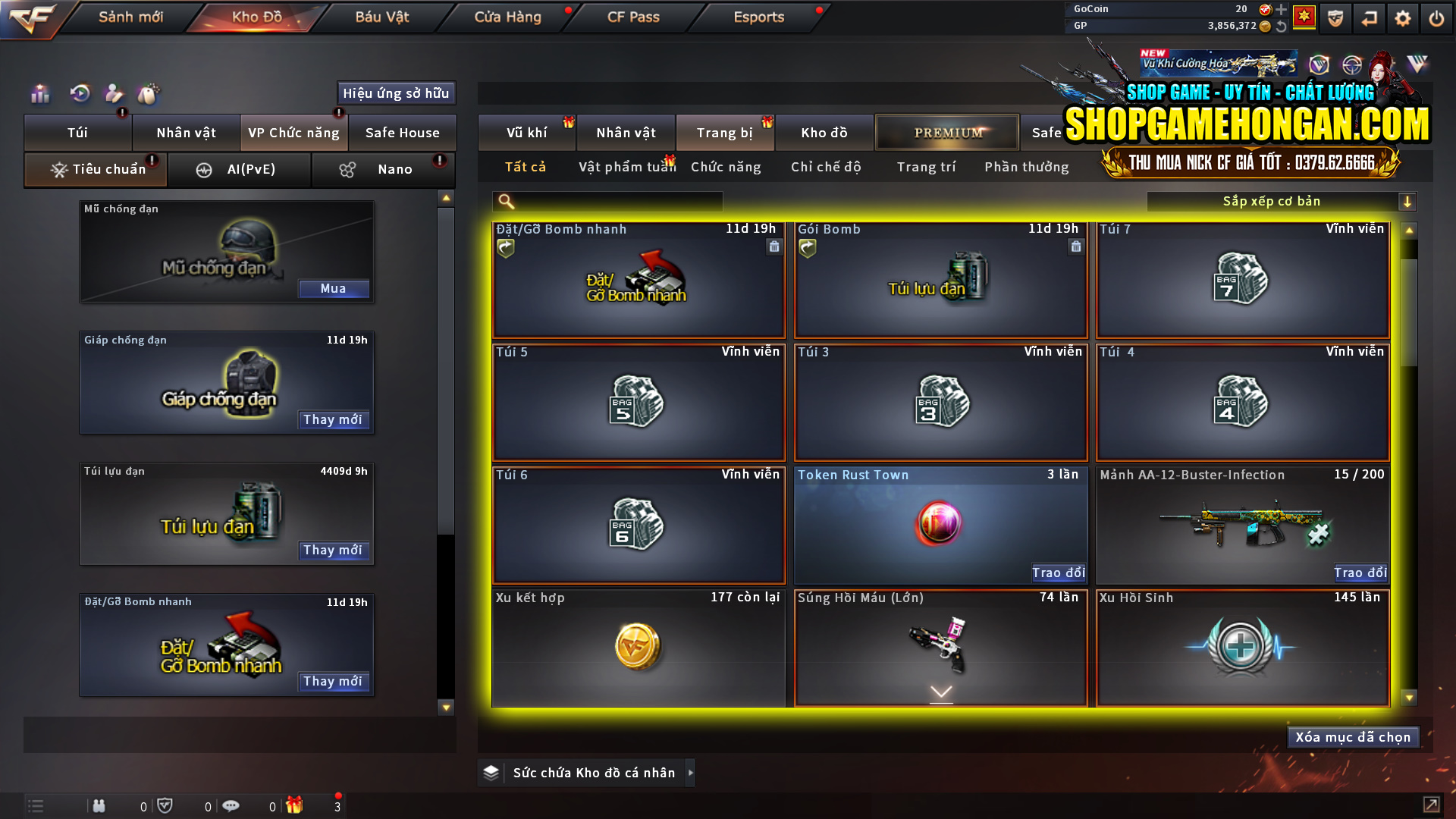Click the replay history icon above the inventory tabs
Screen dimensions: 1456x819
point(78,93)
